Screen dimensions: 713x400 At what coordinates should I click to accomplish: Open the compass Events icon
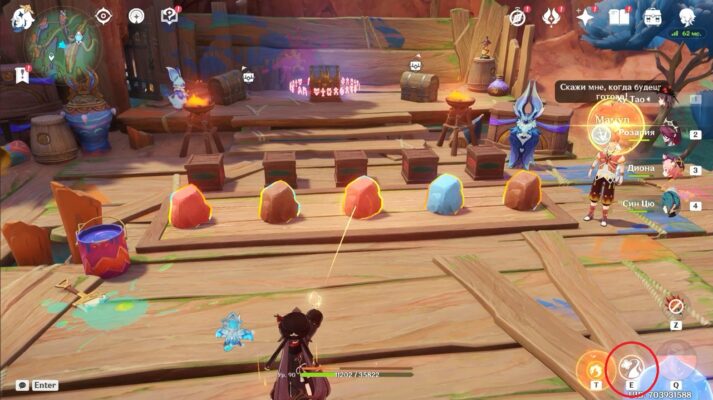[517, 16]
